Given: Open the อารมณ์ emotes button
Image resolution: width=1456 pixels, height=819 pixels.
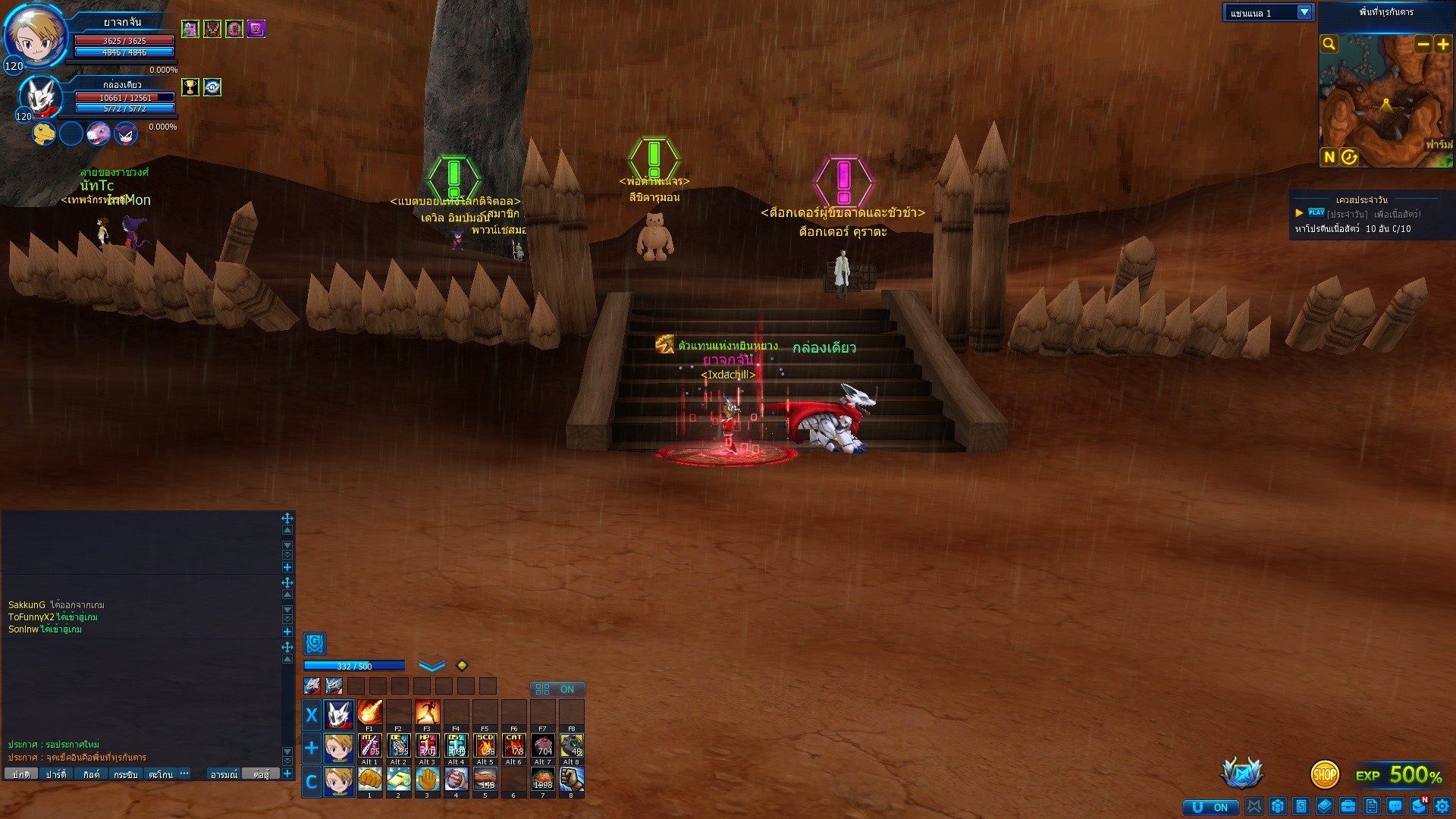Looking at the screenshot, I should pos(224,774).
